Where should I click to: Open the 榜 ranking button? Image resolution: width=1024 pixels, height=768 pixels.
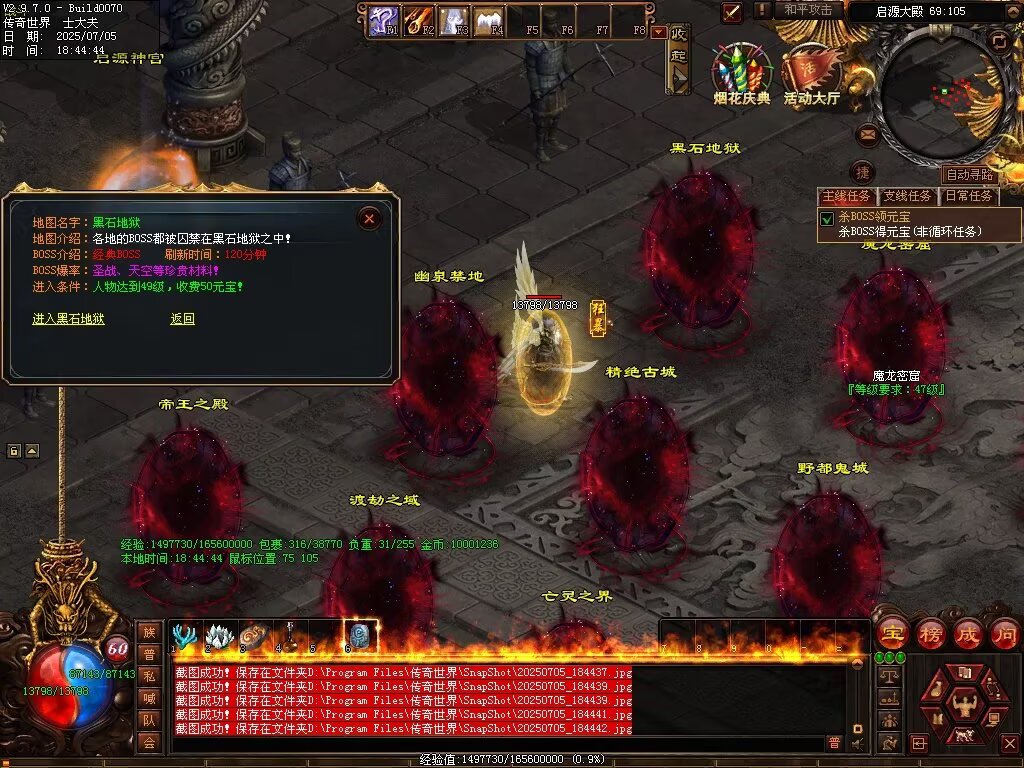click(x=930, y=634)
